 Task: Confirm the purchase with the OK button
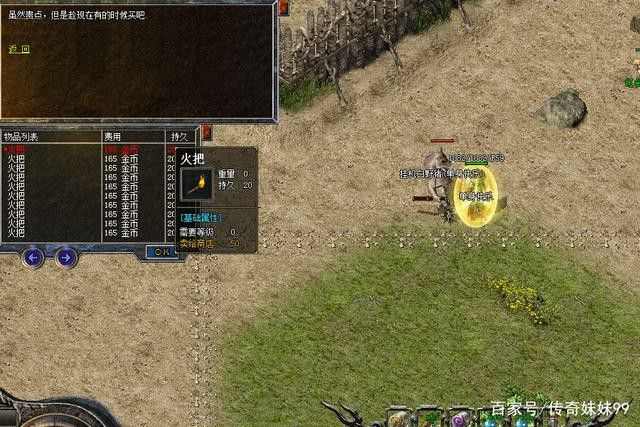160,252
